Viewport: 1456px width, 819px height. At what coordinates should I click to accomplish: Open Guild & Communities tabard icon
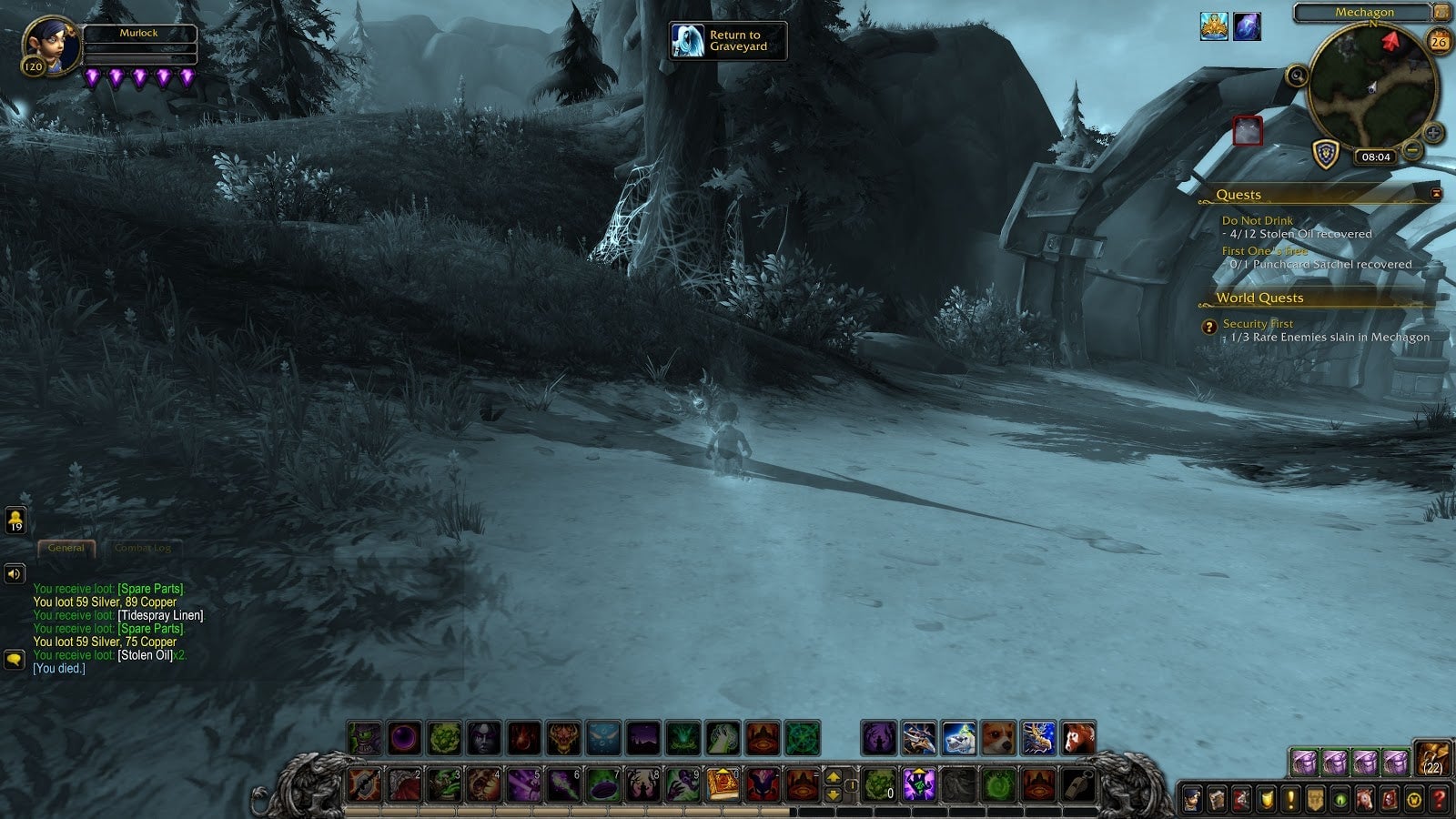pyautogui.click(x=1315, y=797)
